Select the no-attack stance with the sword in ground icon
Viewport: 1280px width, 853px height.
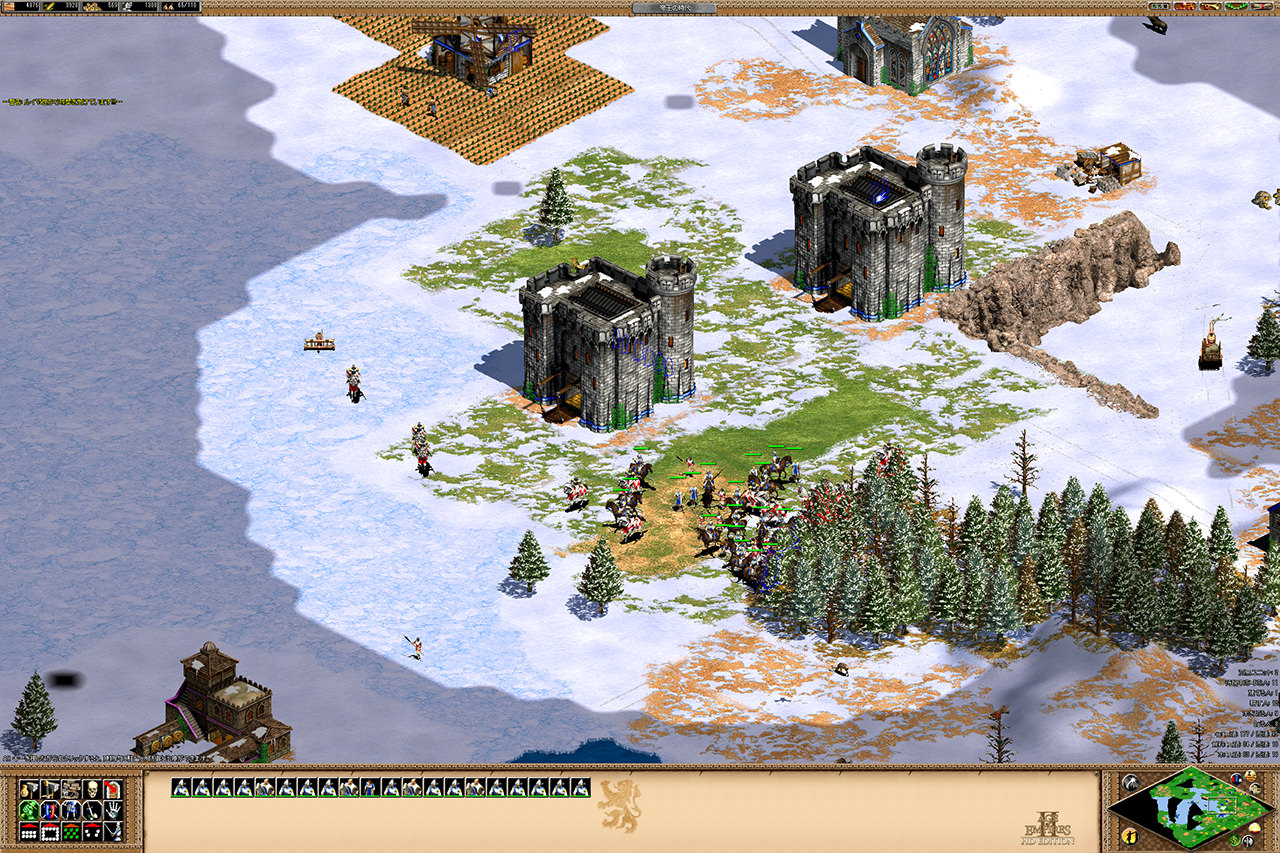click(x=92, y=810)
